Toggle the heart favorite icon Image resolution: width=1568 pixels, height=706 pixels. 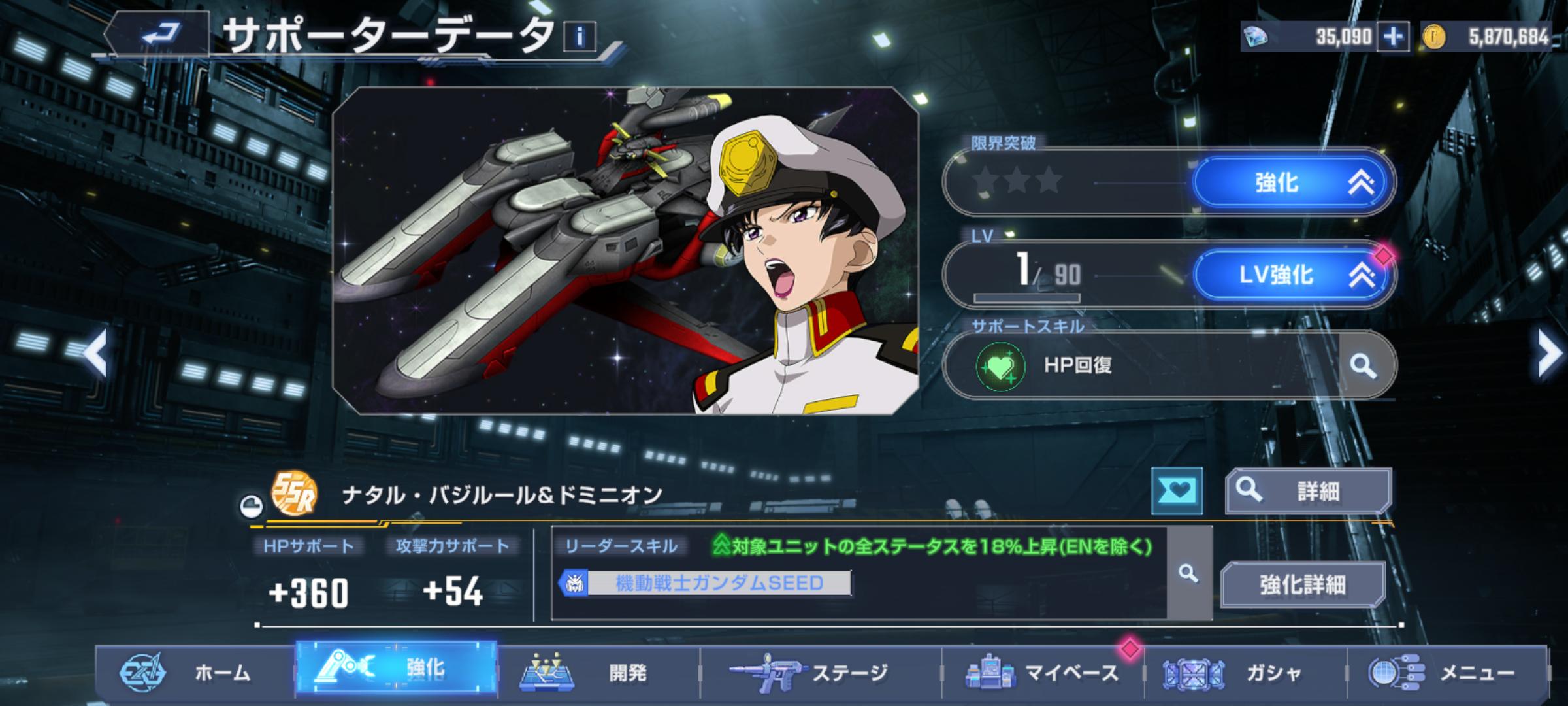click(1177, 491)
